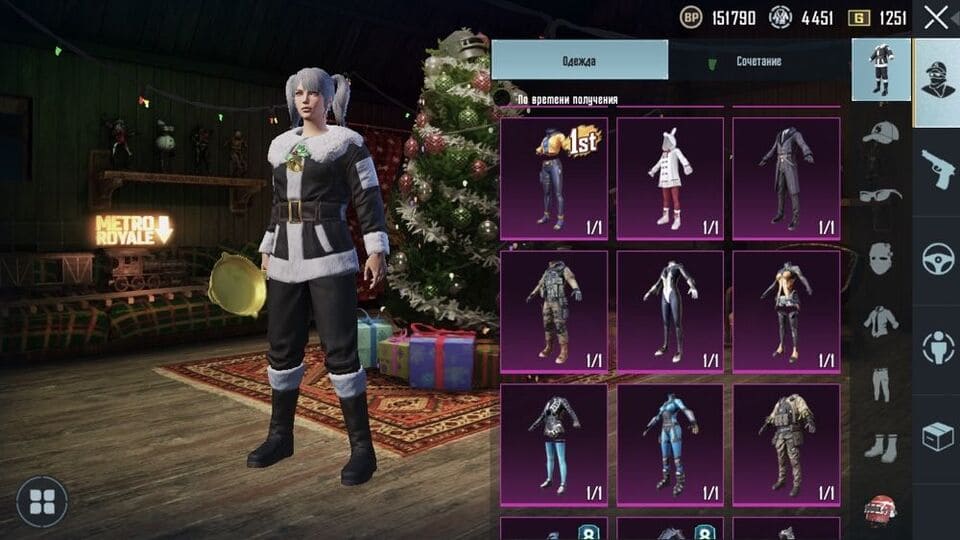Open the four-square grid menu button
Screen dimensions: 960x540
[42, 502]
